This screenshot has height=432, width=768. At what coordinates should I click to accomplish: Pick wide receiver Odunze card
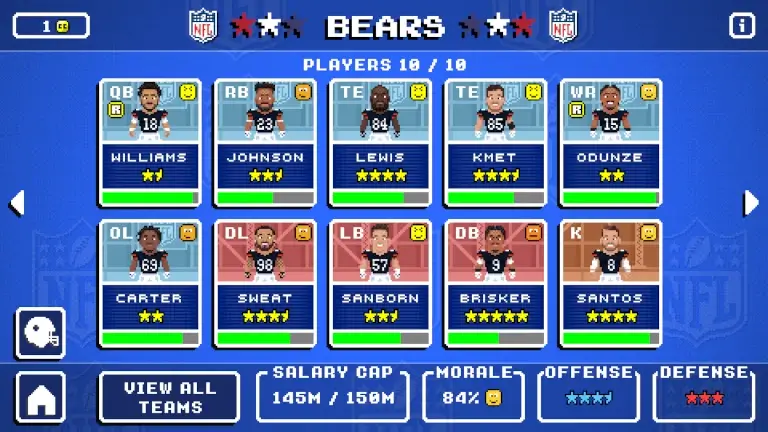pyautogui.click(x=610, y=142)
